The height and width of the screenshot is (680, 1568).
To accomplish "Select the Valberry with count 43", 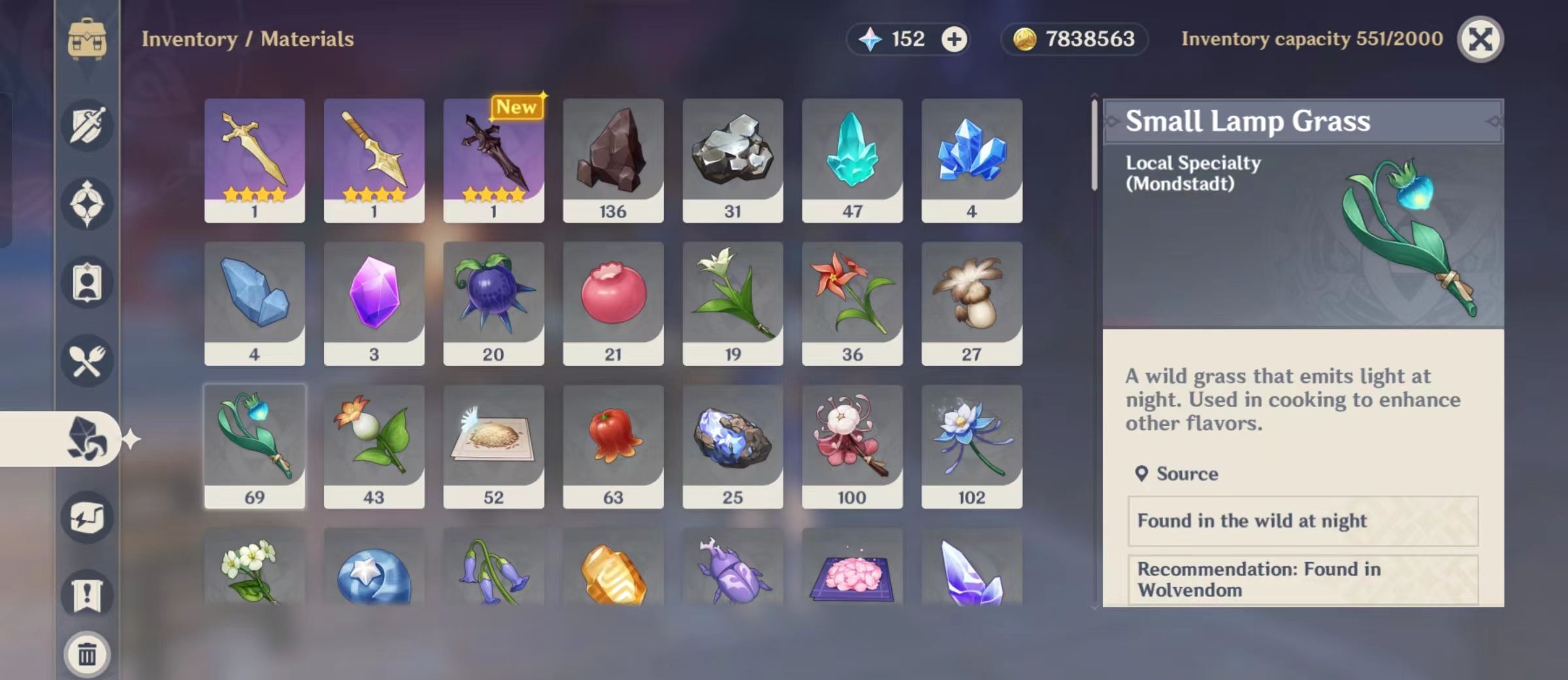I will click(374, 446).
